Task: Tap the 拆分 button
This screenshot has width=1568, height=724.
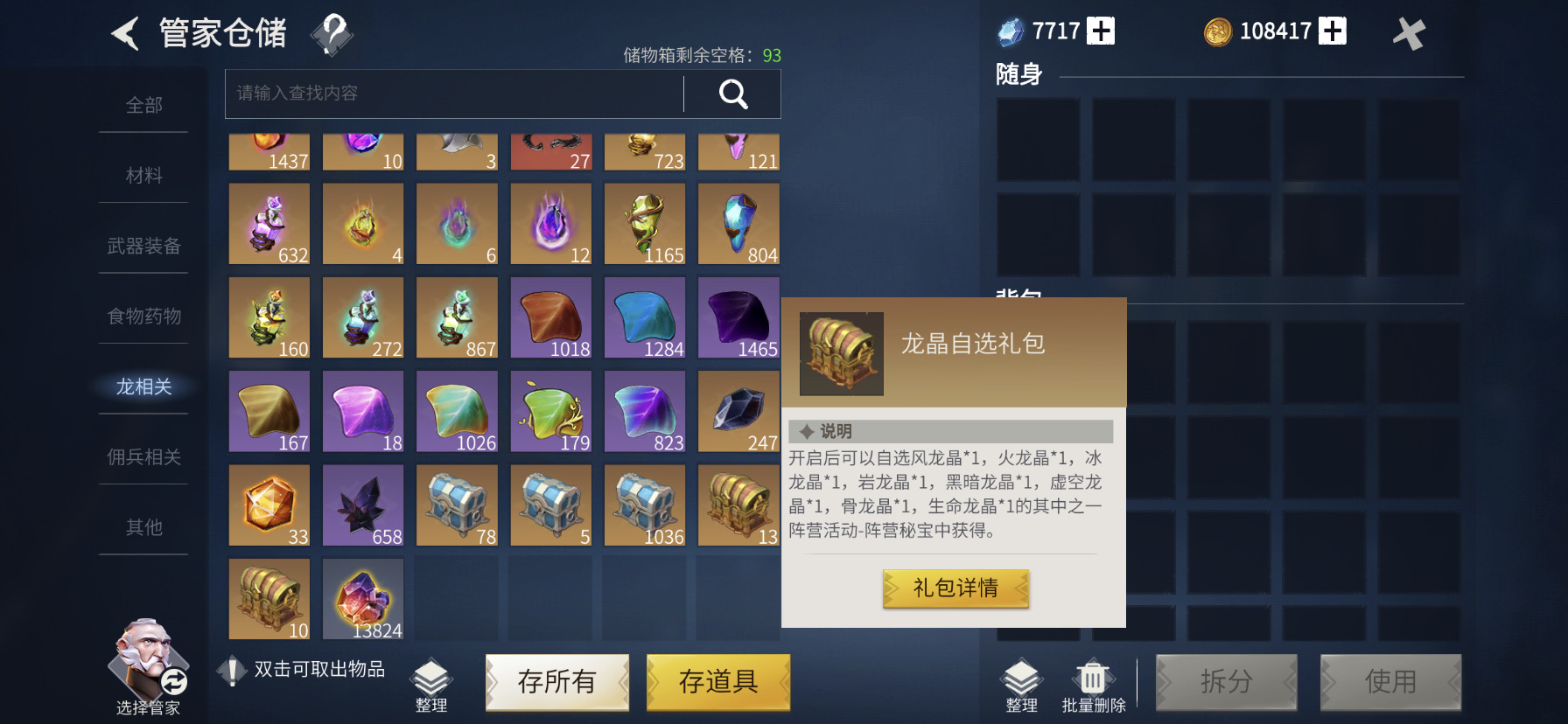Action: 1228,682
